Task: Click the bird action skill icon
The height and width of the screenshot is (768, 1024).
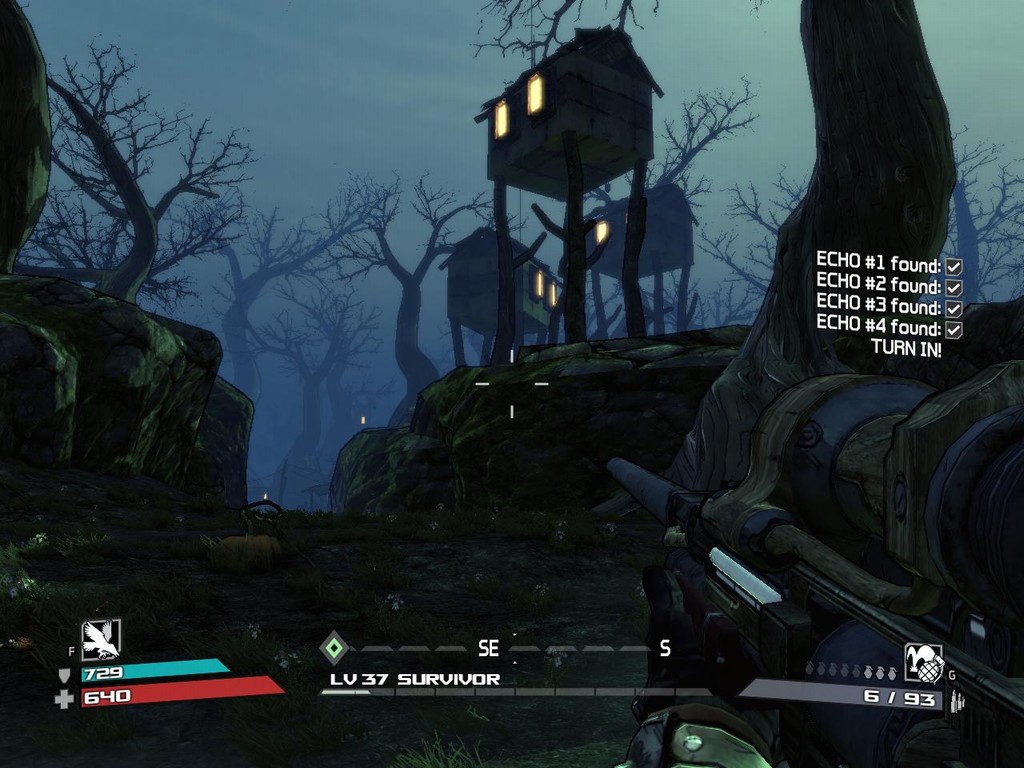Action: click(101, 639)
